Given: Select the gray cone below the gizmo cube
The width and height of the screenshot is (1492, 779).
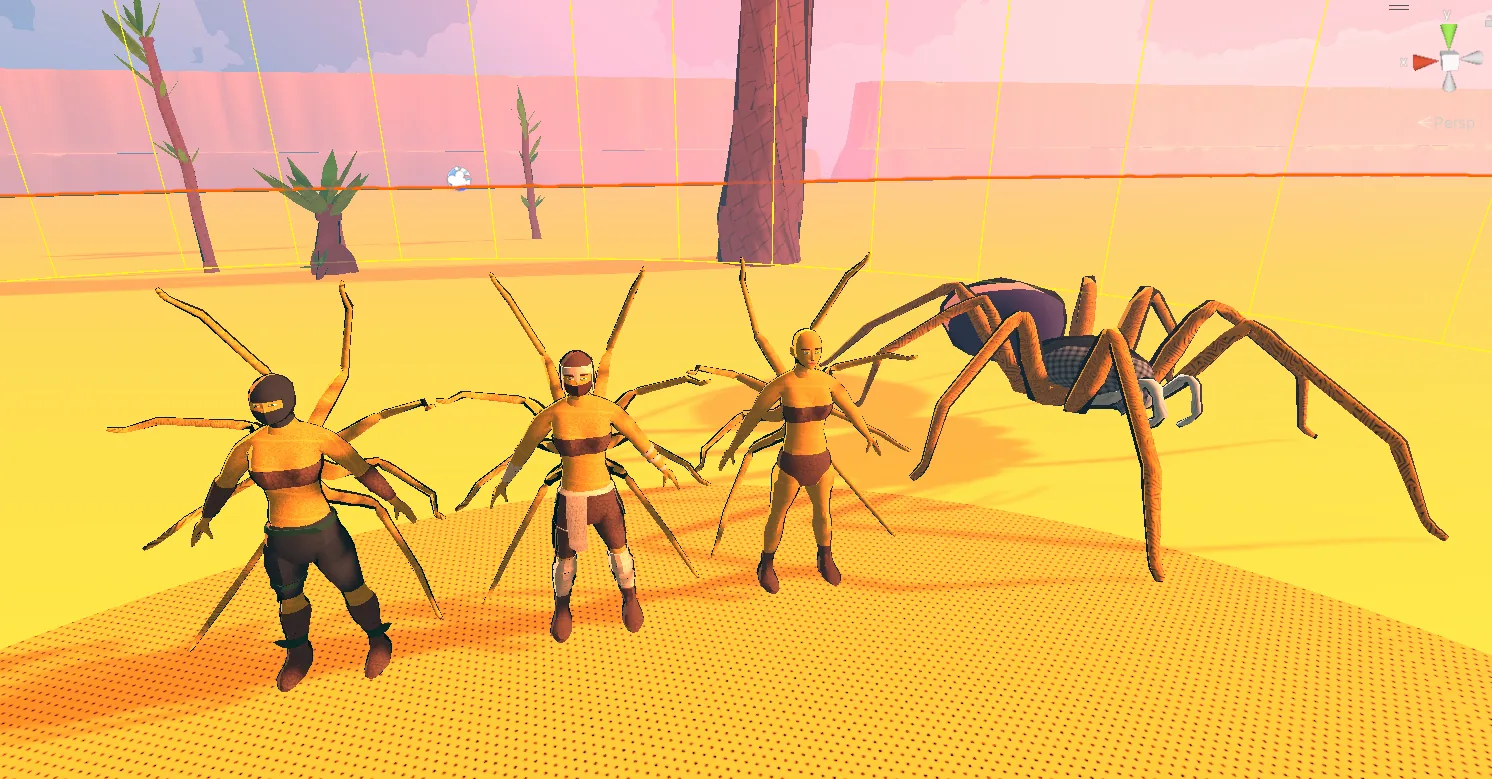Looking at the screenshot, I should click(x=1449, y=82).
